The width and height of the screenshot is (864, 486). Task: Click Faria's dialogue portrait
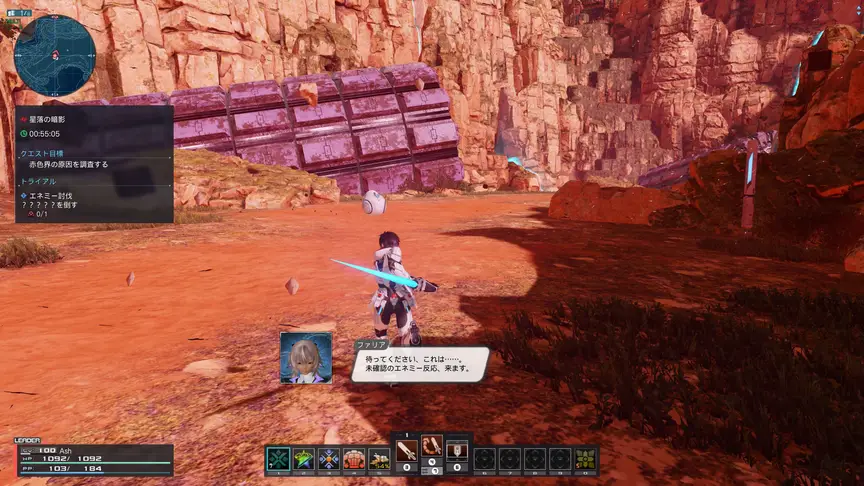click(x=306, y=357)
